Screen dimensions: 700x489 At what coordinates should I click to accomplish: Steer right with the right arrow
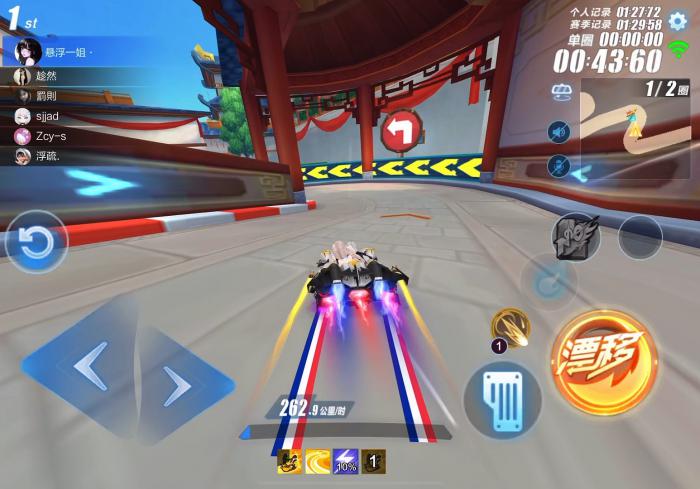(178, 385)
